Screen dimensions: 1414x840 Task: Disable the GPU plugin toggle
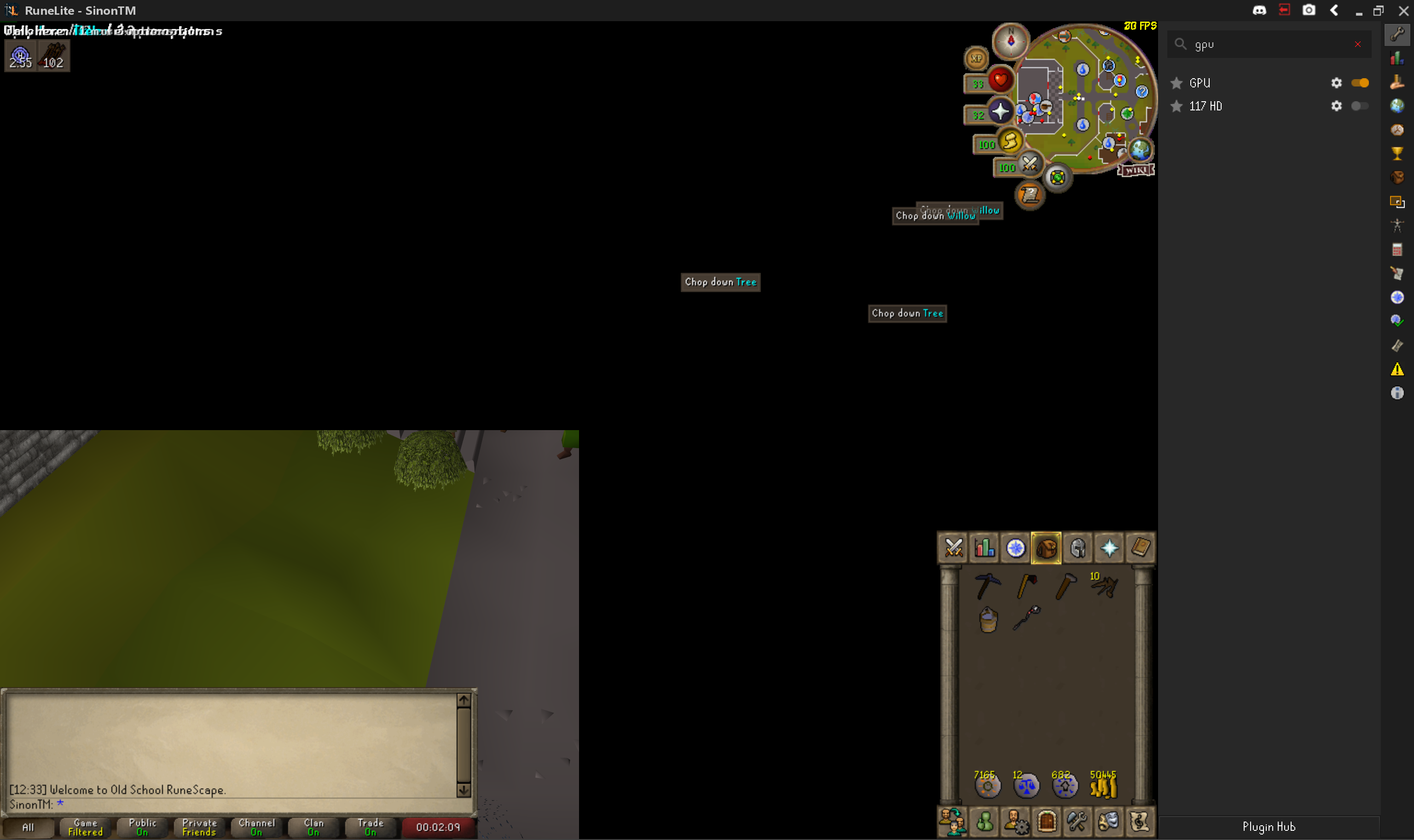(x=1360, y=83)
